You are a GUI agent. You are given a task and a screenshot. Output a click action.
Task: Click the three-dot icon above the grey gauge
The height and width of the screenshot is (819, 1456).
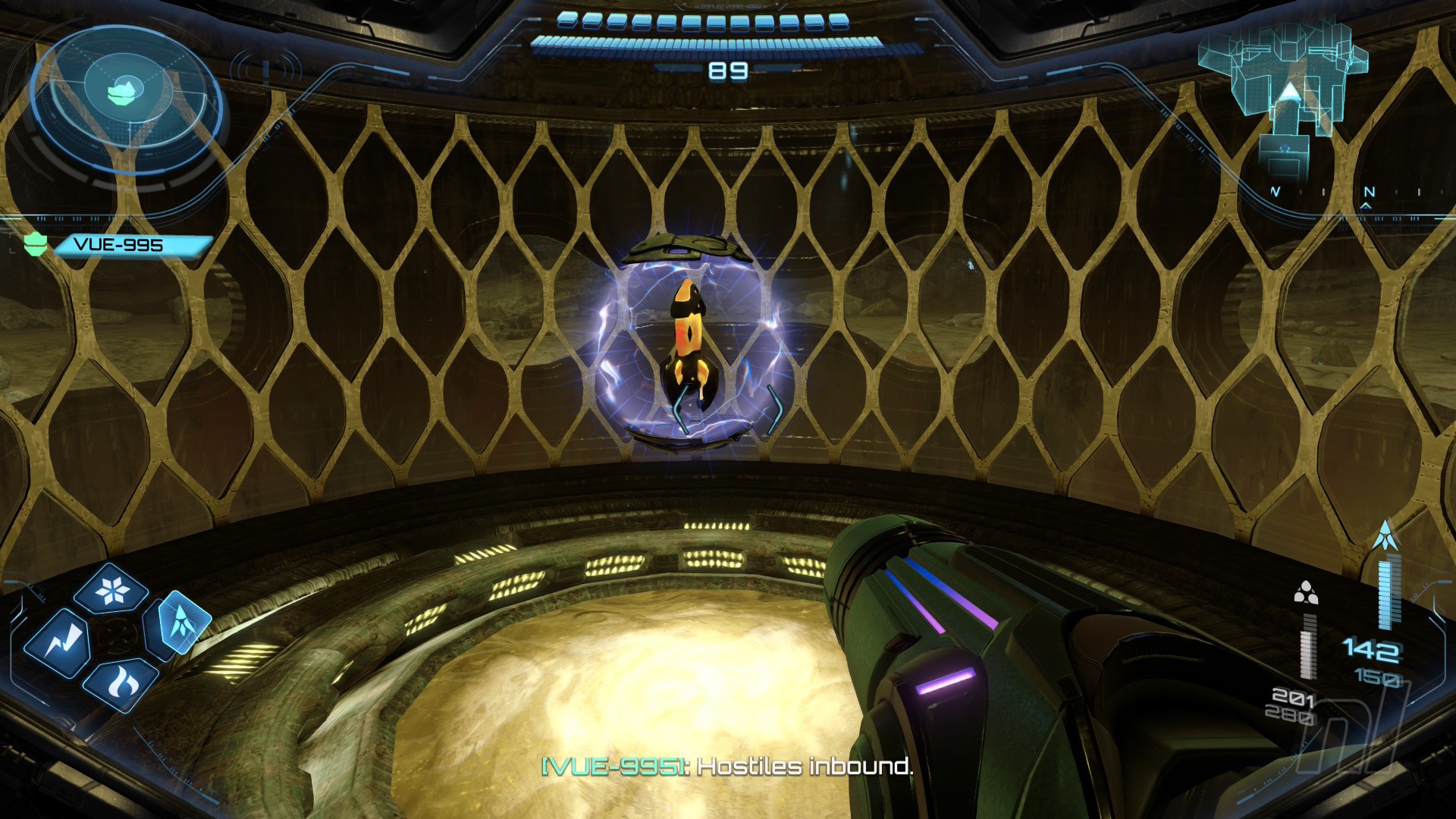pyautogui.click(x=1305, y=592)
